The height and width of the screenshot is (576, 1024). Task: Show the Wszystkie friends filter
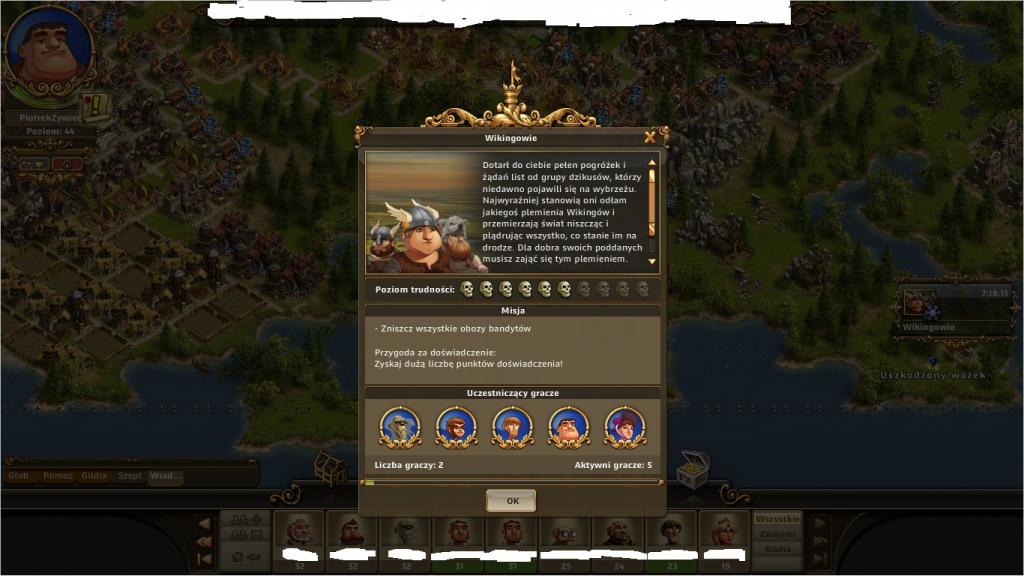point(776,520)
